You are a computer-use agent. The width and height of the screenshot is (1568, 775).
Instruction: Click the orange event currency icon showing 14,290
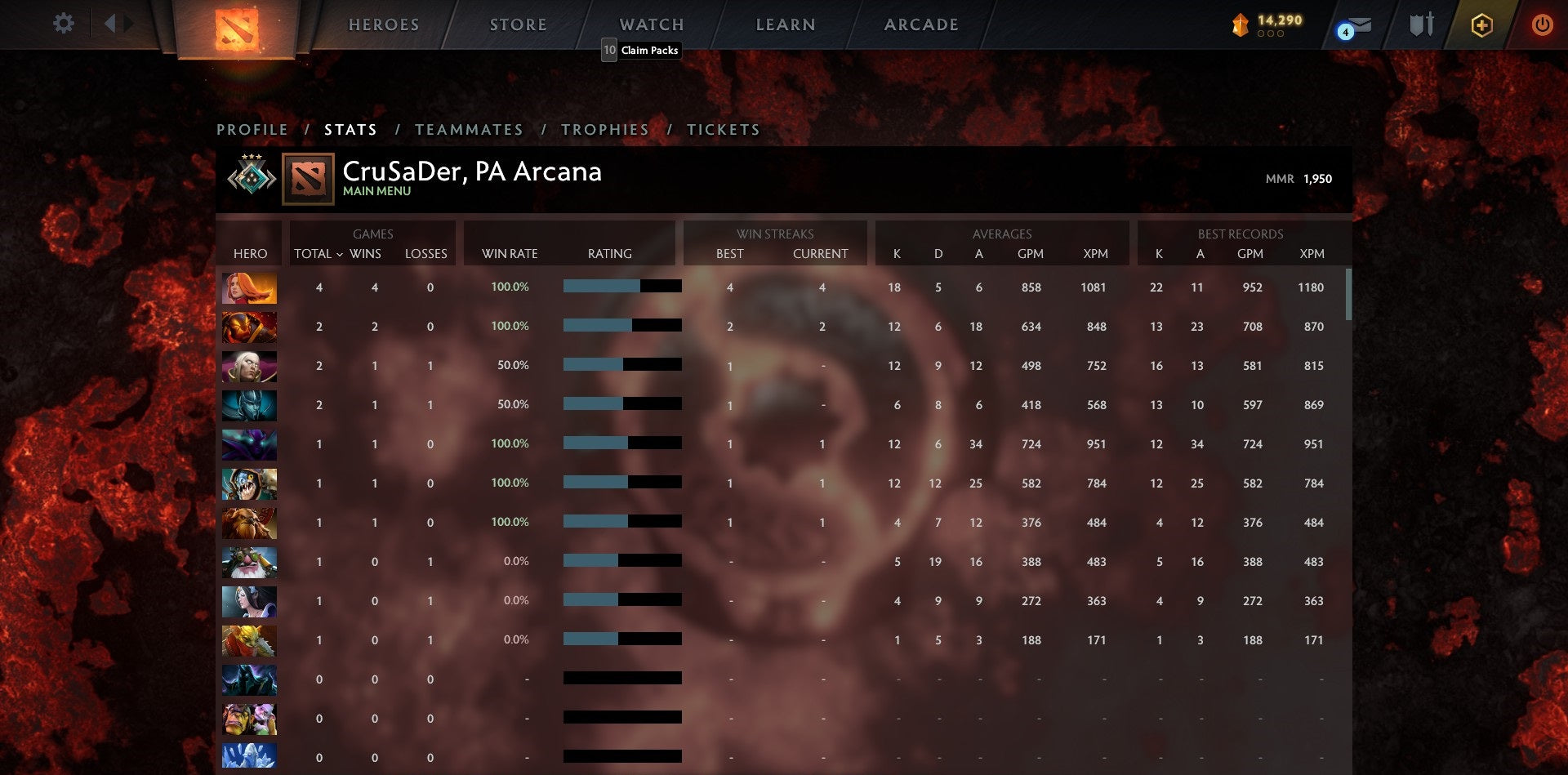pyautogui.click(x=1241, y=24)
